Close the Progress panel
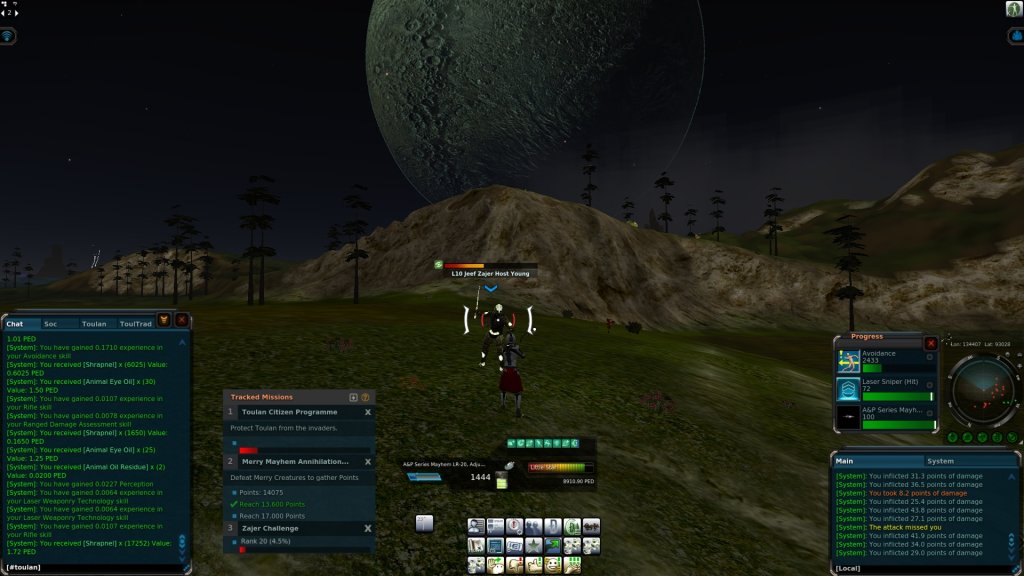The width and height of the screenshot is (1024, 576). tap(931, 343)
